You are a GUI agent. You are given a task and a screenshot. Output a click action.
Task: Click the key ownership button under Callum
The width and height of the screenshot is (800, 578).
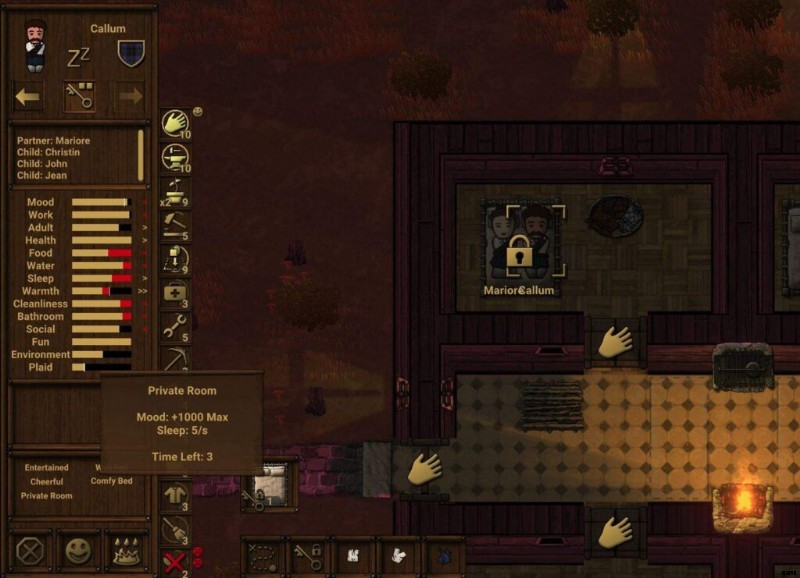[x=79, y=96]
